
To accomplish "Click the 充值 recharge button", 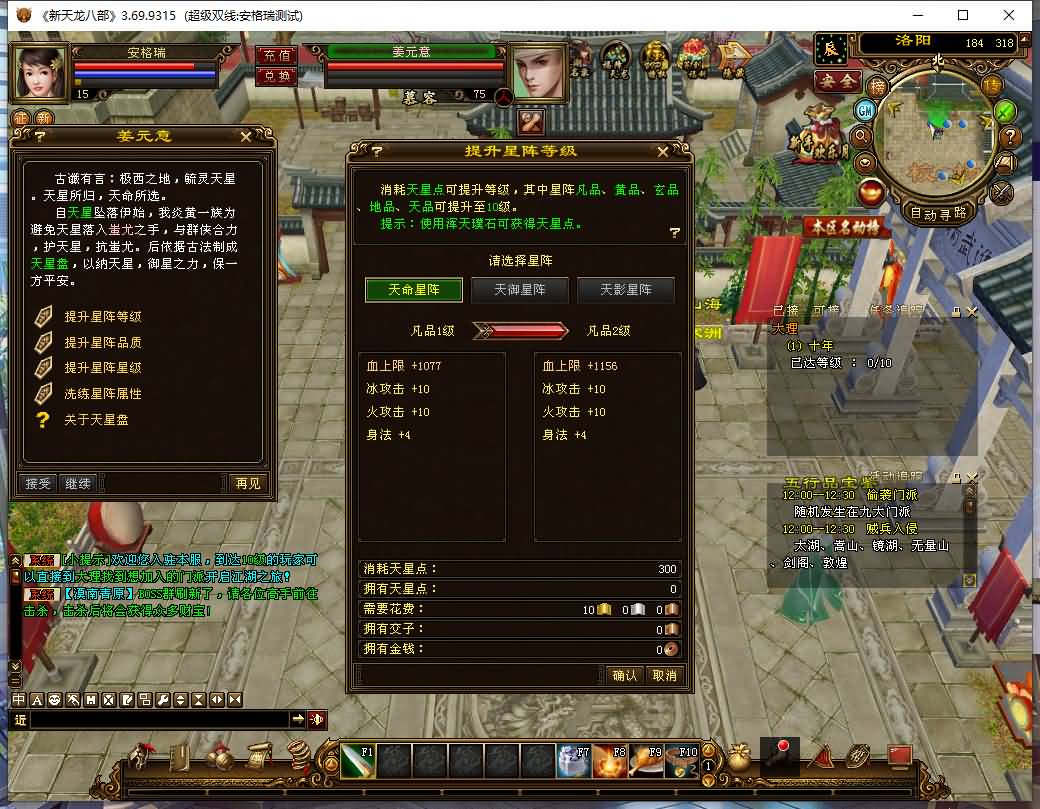I will [277, 55].
